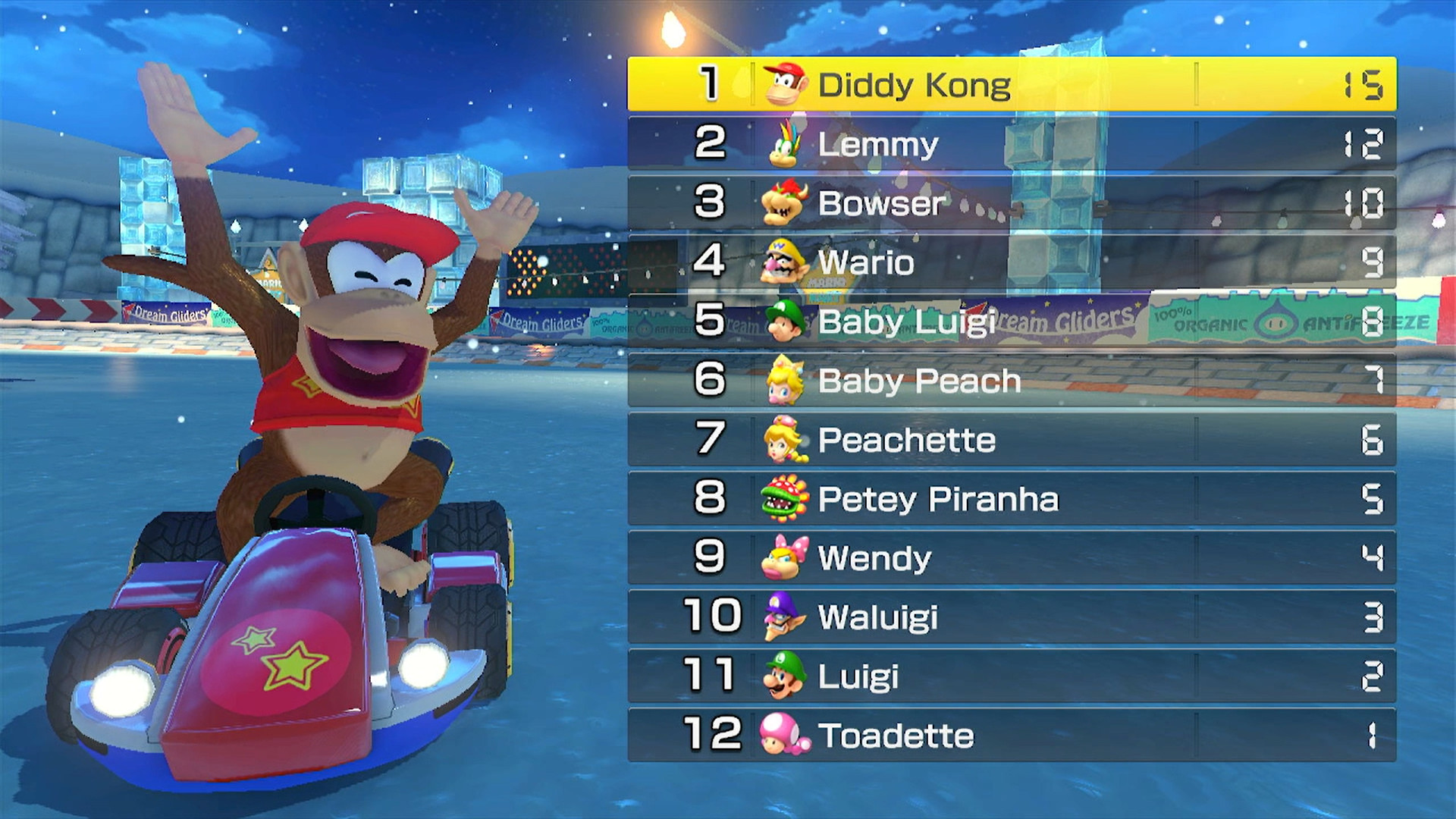Click the name label Lemmy
Image resolution: width=1456 pixels, height=819 pixels.
coord(878,144)
